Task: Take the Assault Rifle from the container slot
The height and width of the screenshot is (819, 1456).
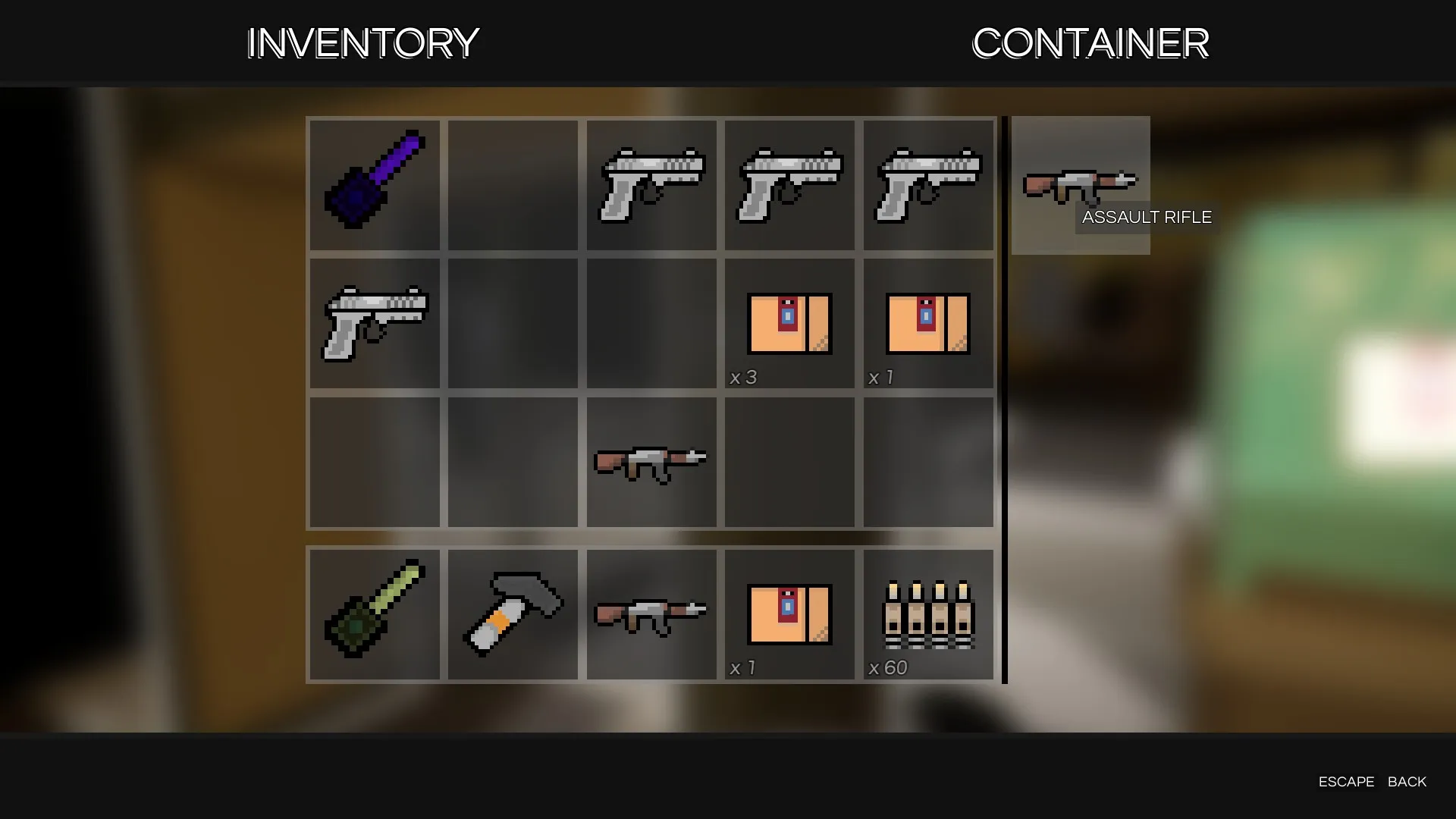Action: 1080,184
